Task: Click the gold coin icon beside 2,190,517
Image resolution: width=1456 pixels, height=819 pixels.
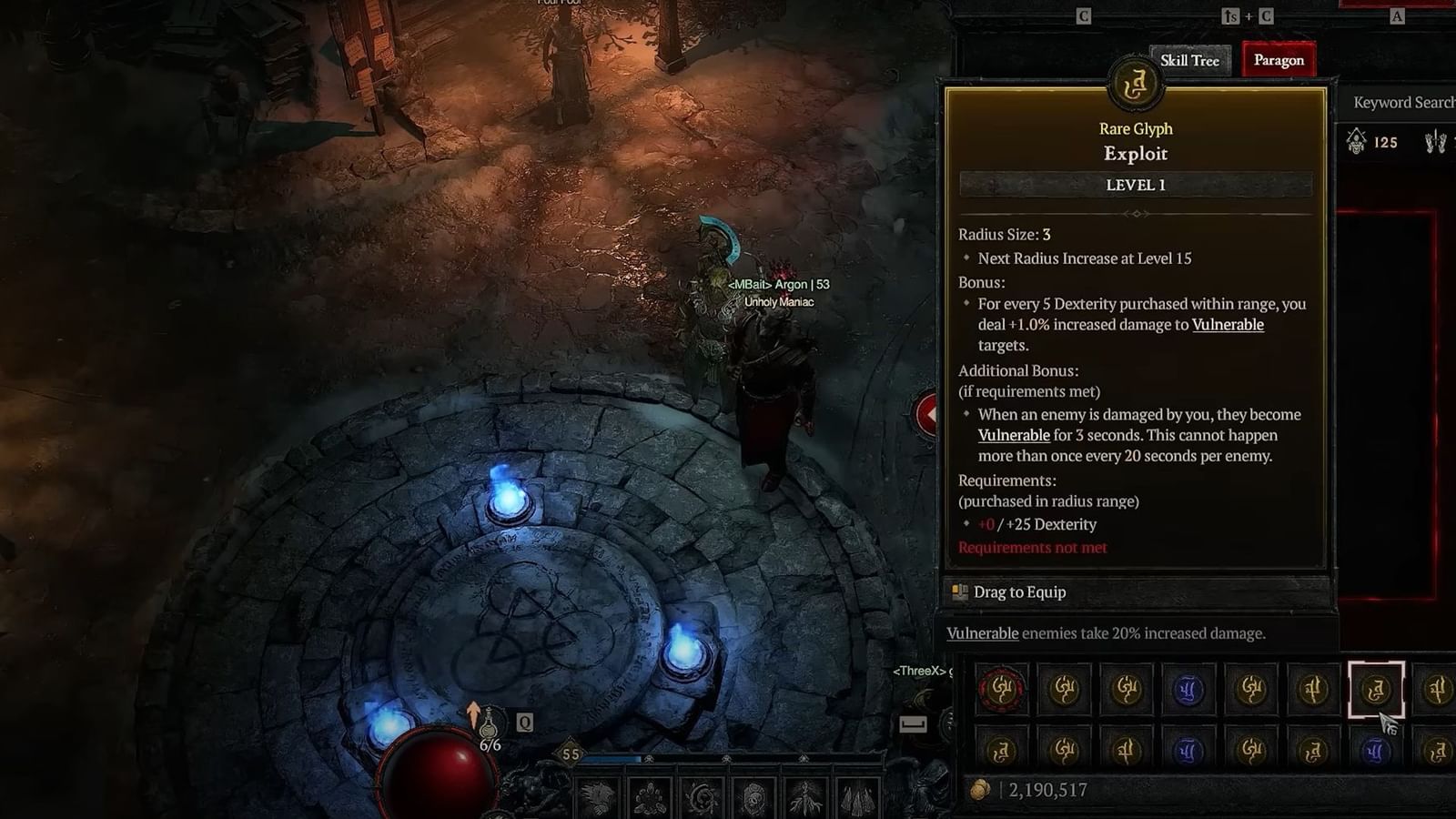Action: tap(981, 790)
